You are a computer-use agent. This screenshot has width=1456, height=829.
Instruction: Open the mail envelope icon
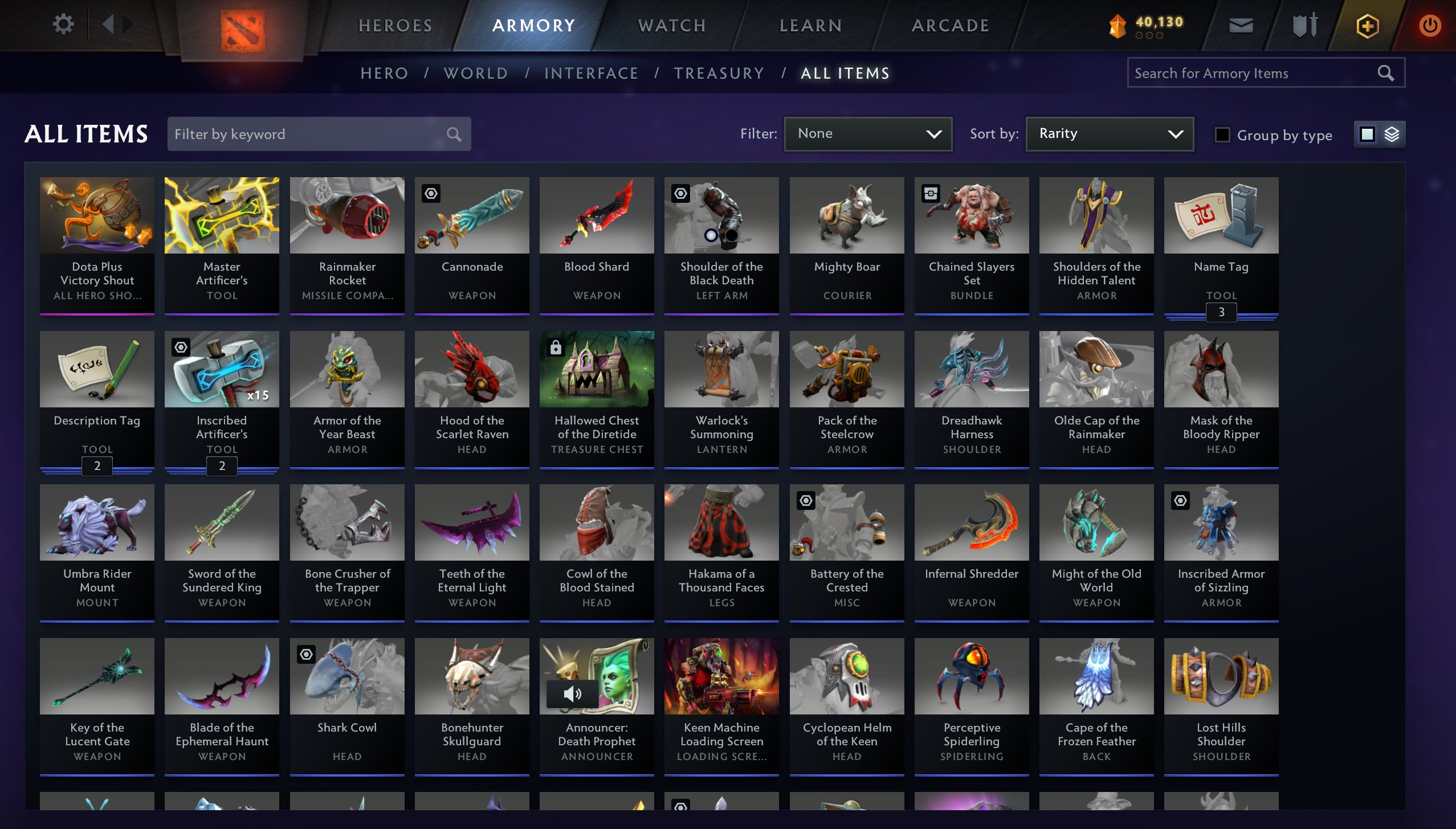1241,25
